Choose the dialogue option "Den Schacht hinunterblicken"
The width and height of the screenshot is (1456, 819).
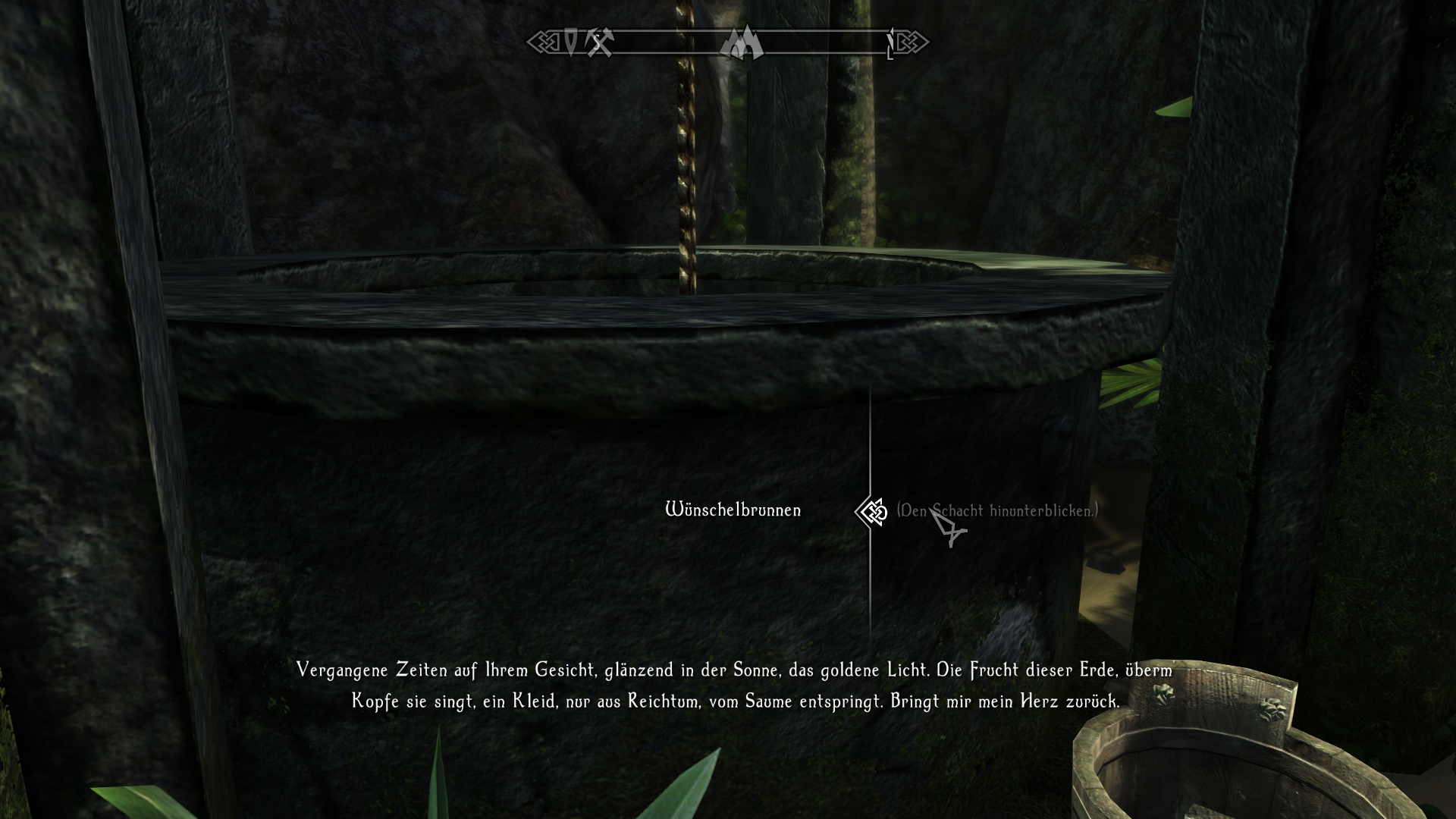996,511
